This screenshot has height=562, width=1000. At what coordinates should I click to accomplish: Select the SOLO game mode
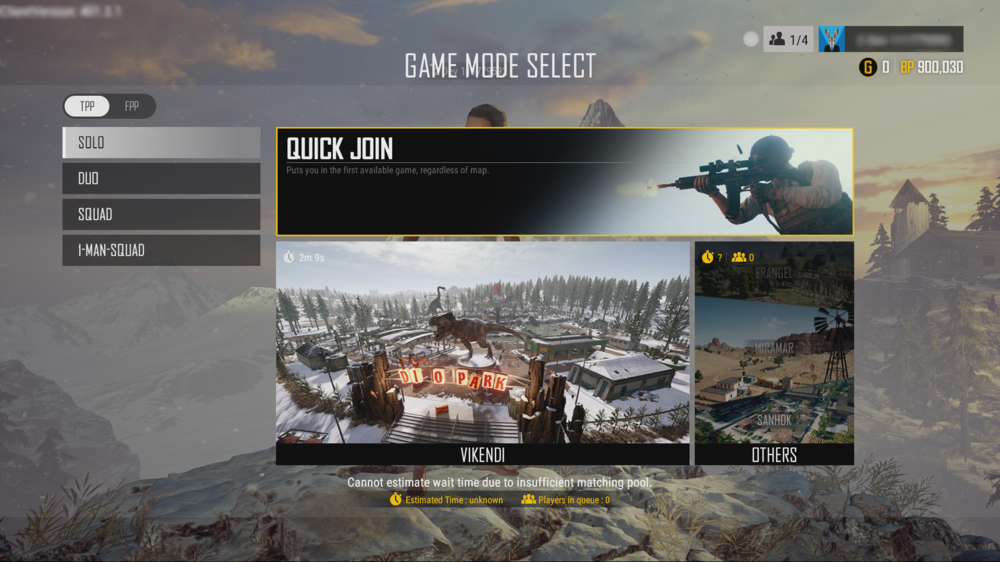click(161, 142)
